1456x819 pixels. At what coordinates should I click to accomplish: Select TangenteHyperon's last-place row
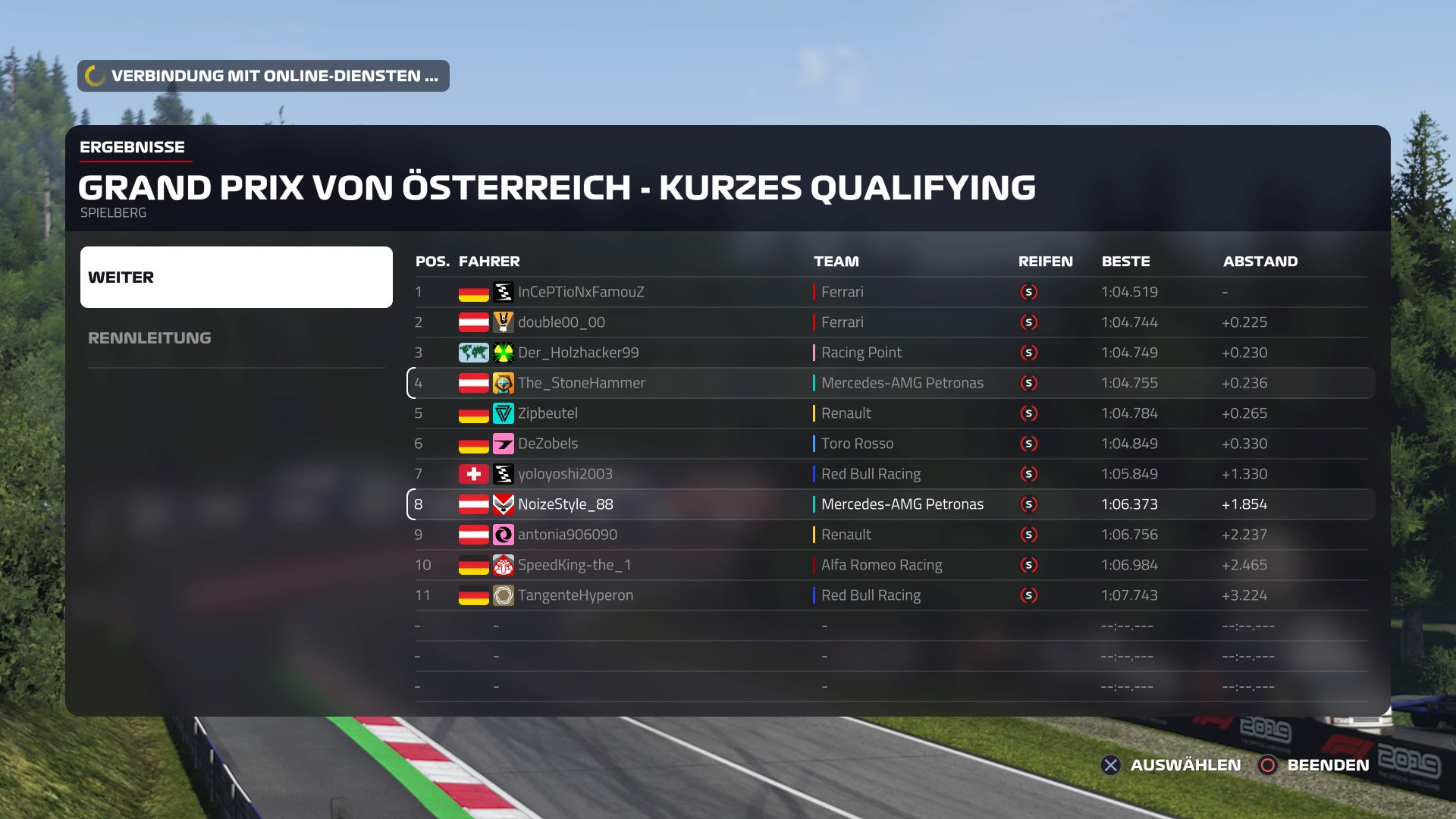[575, 595]
